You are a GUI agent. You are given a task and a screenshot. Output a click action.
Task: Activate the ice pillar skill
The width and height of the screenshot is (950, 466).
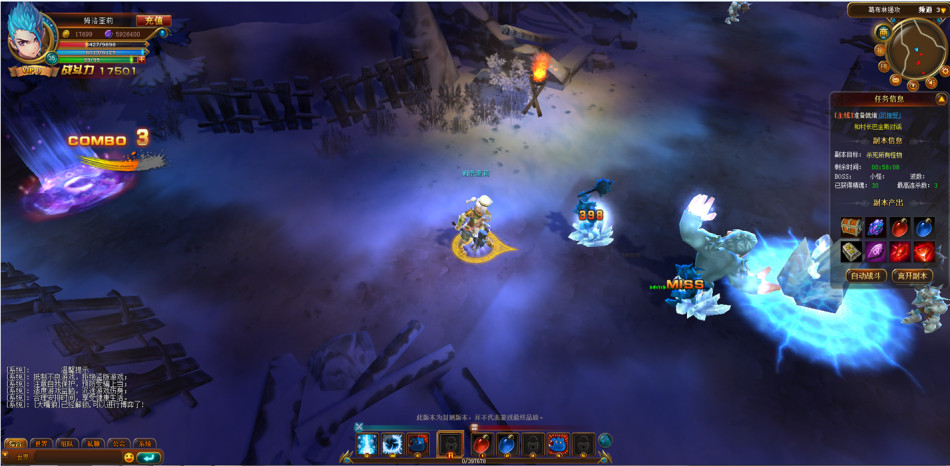(x=366, y=443)
